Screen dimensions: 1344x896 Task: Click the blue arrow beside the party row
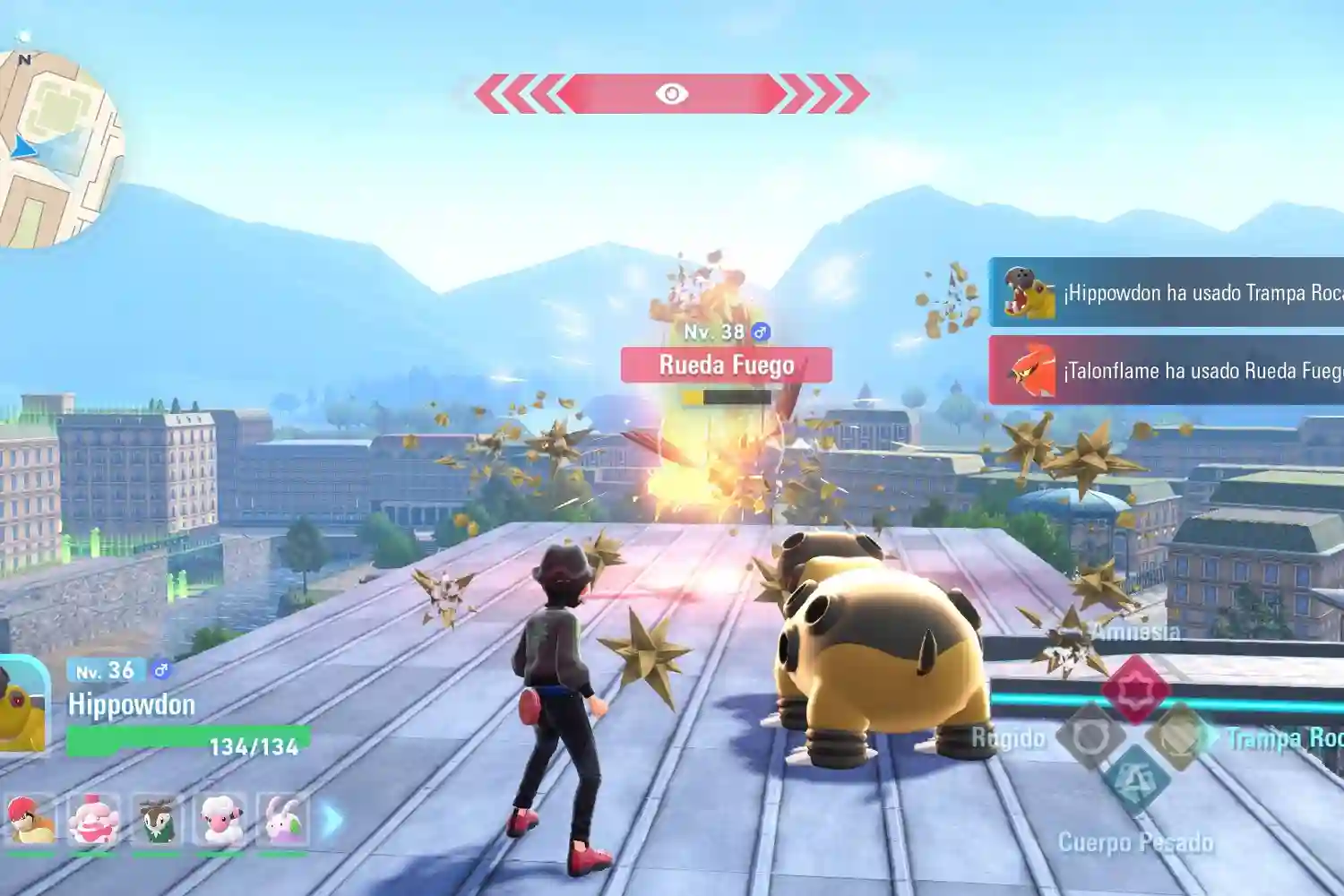tap(332, 820)
